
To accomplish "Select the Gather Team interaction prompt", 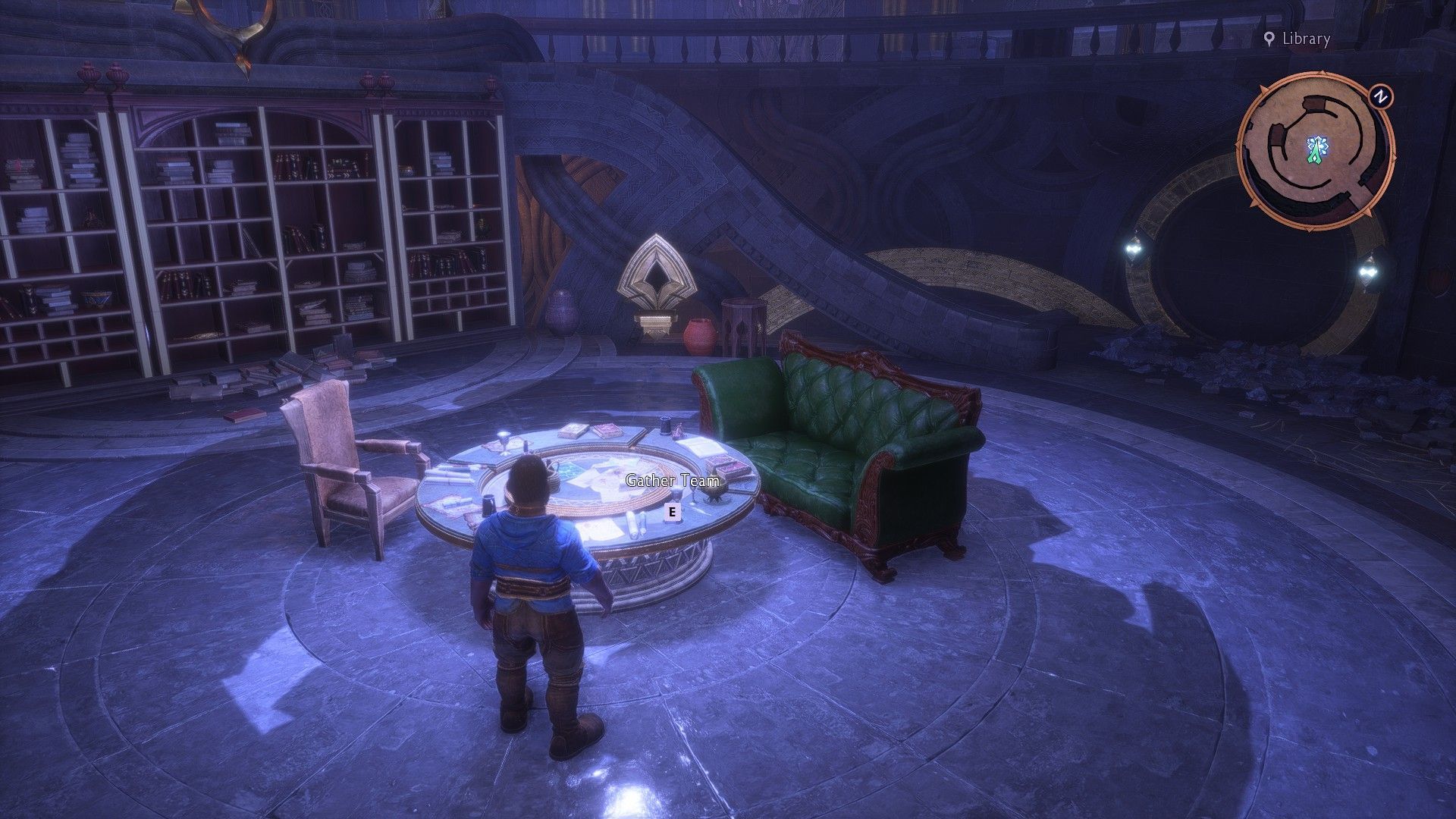I will point(672,512).
